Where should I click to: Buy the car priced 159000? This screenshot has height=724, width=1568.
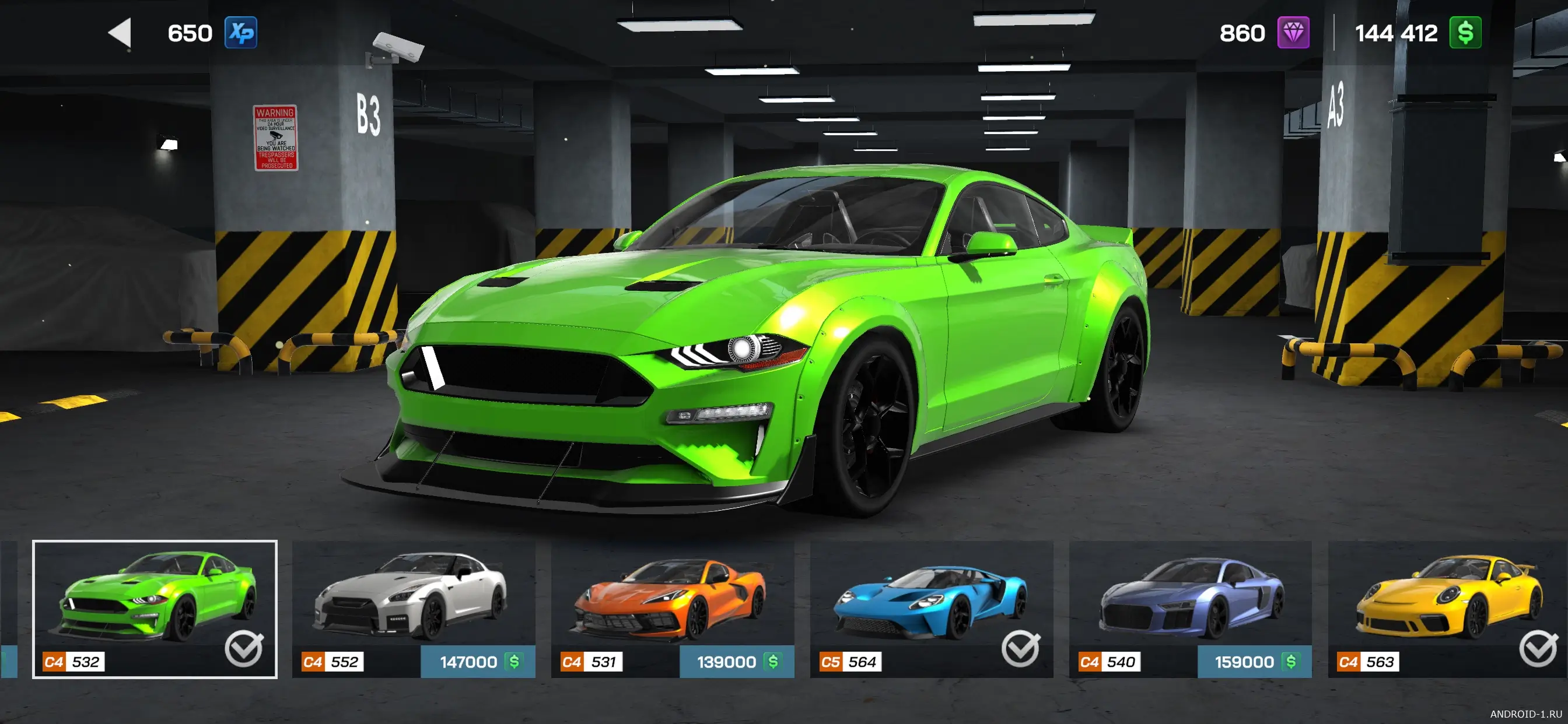point(1255,662)
